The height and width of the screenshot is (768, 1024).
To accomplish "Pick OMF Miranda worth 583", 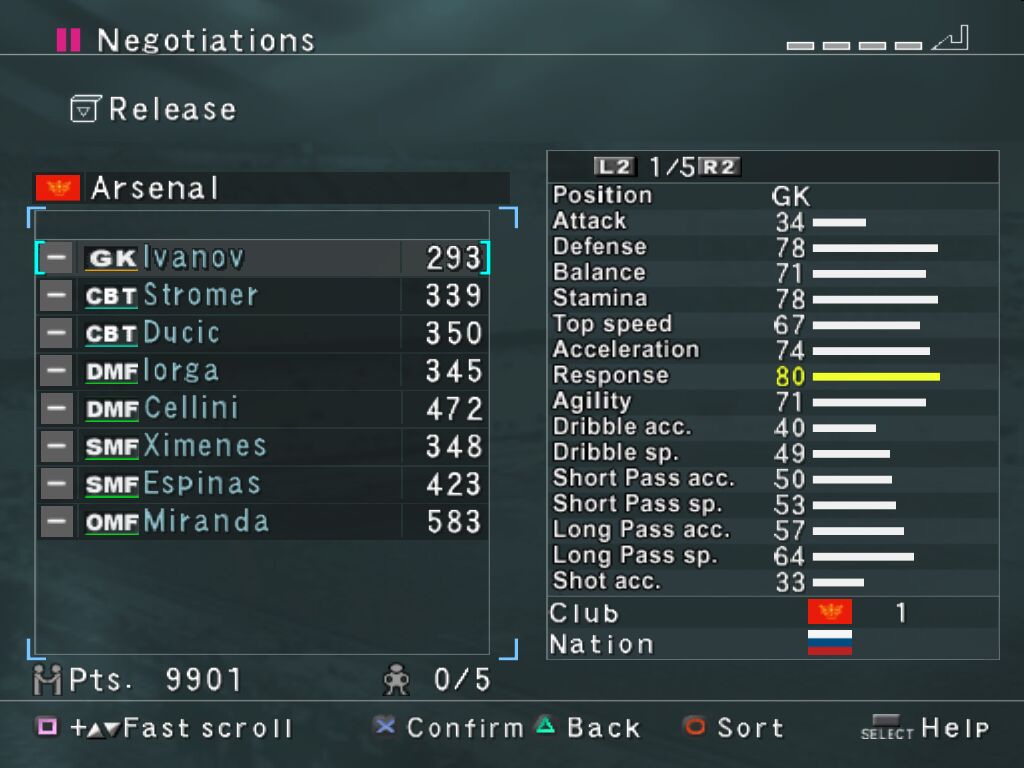I will click(x=262, y=521).
